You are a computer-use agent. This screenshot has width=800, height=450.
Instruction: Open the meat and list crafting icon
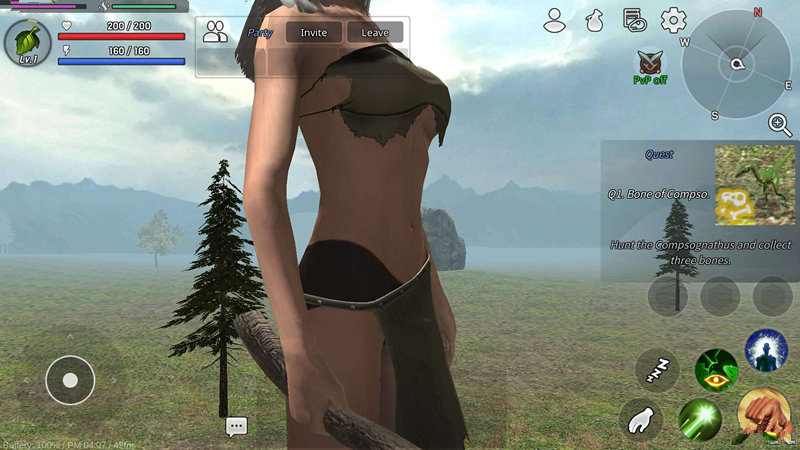[633, 20]
